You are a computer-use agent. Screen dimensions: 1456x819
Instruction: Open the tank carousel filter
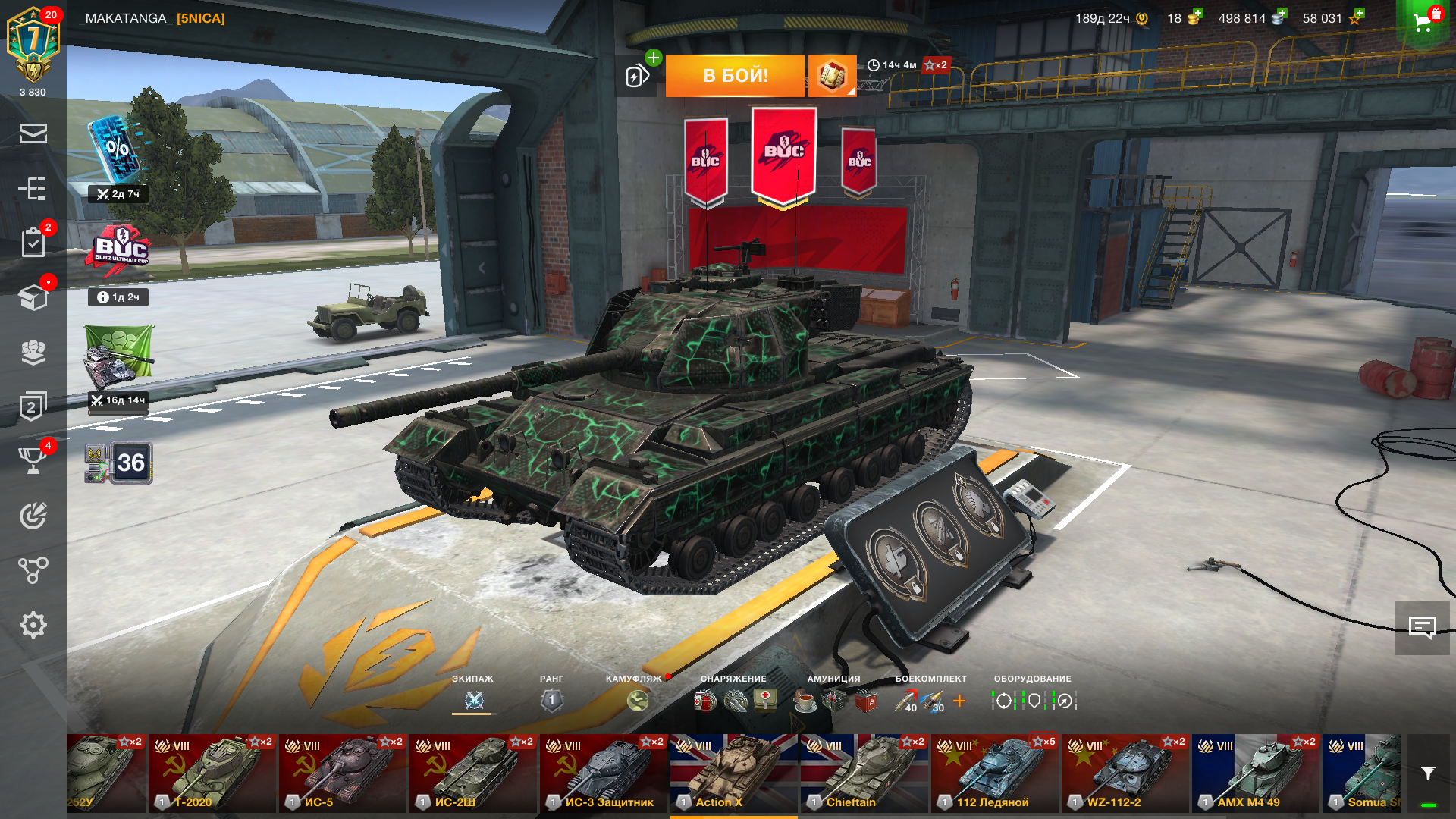(x=1428, y=773)
